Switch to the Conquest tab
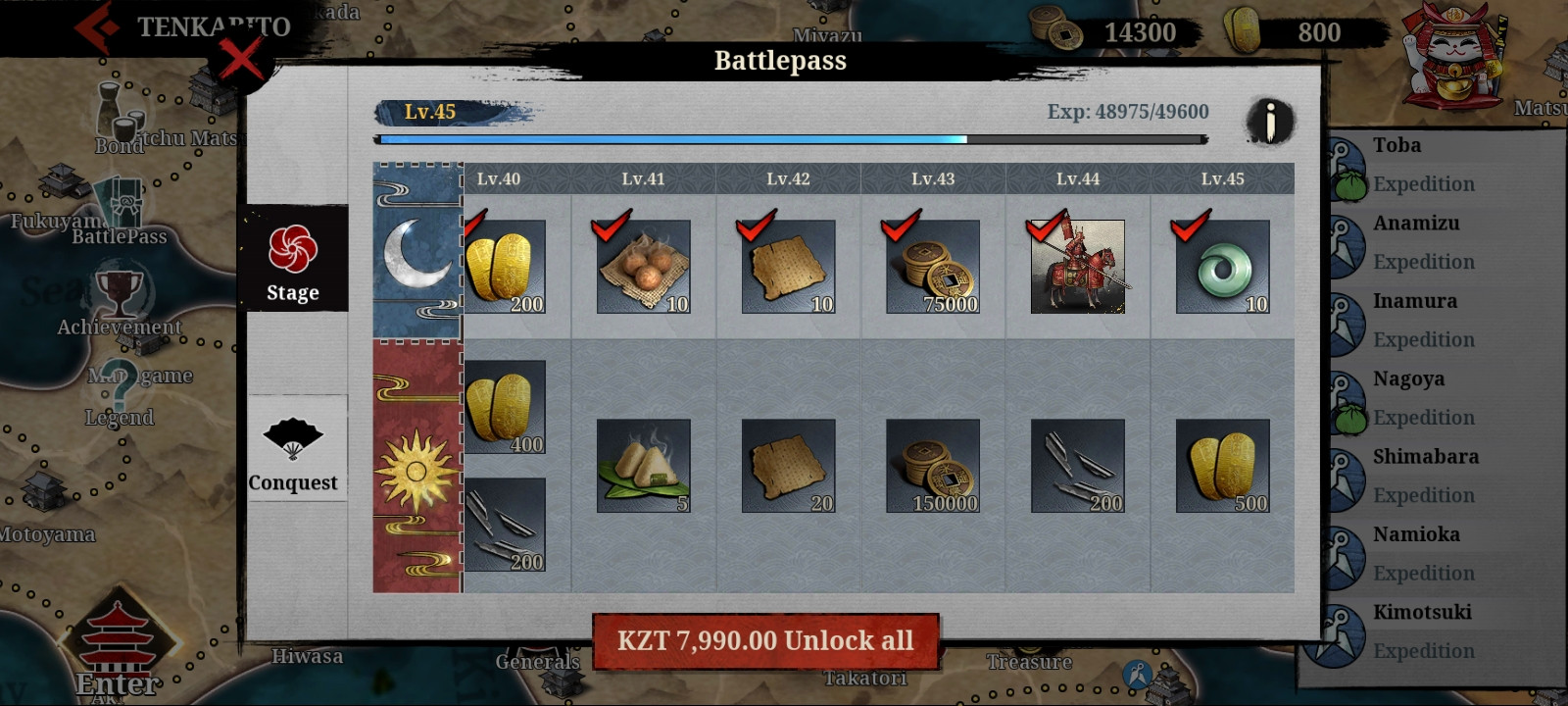The height and width of the screenshot is (706, 1568). (x=293, y=449)
